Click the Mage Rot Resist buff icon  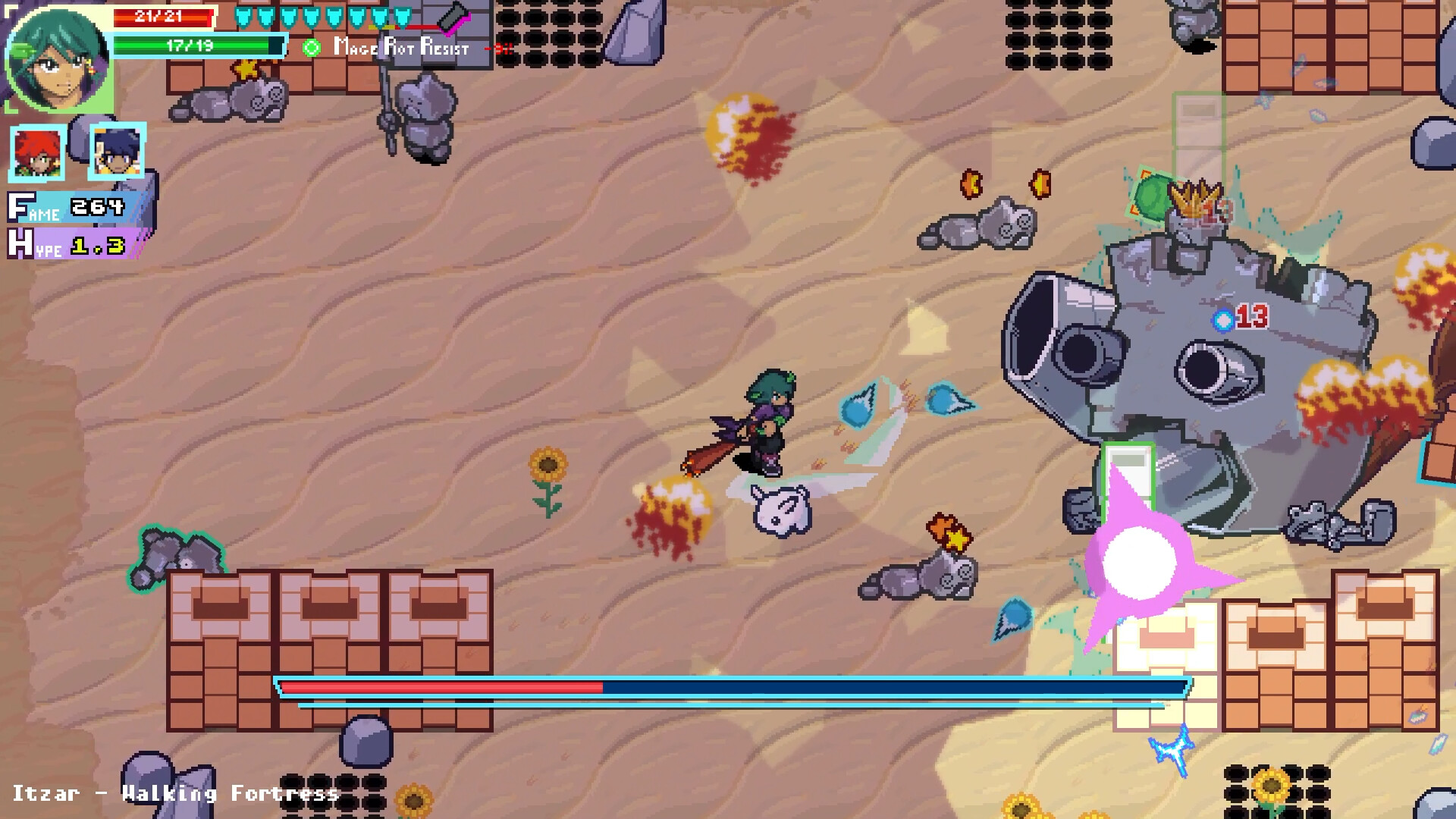311,48
